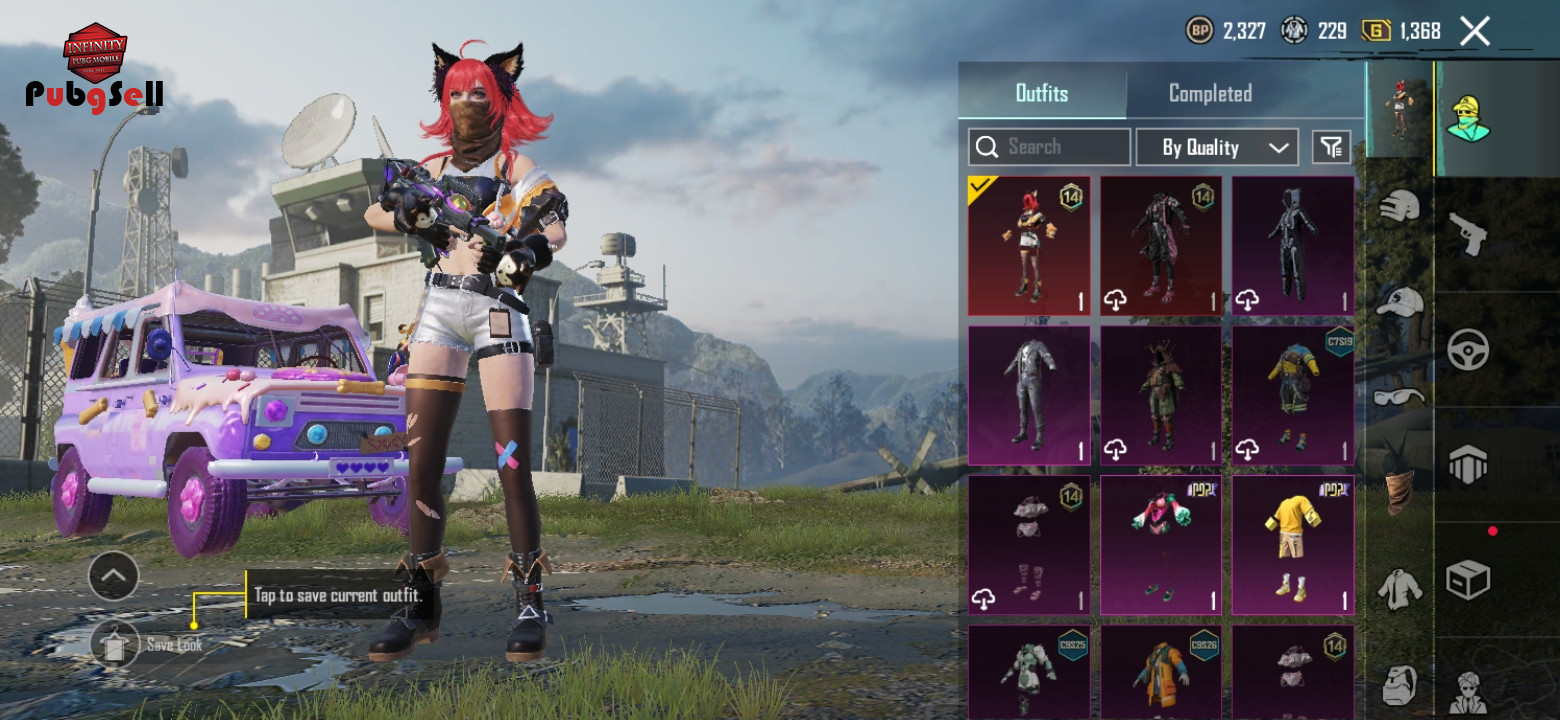This screenshot has height=720, width=1560.
Task: Open the box crate inventory section
Action: pyautogui.click(x=1468, y=579)
